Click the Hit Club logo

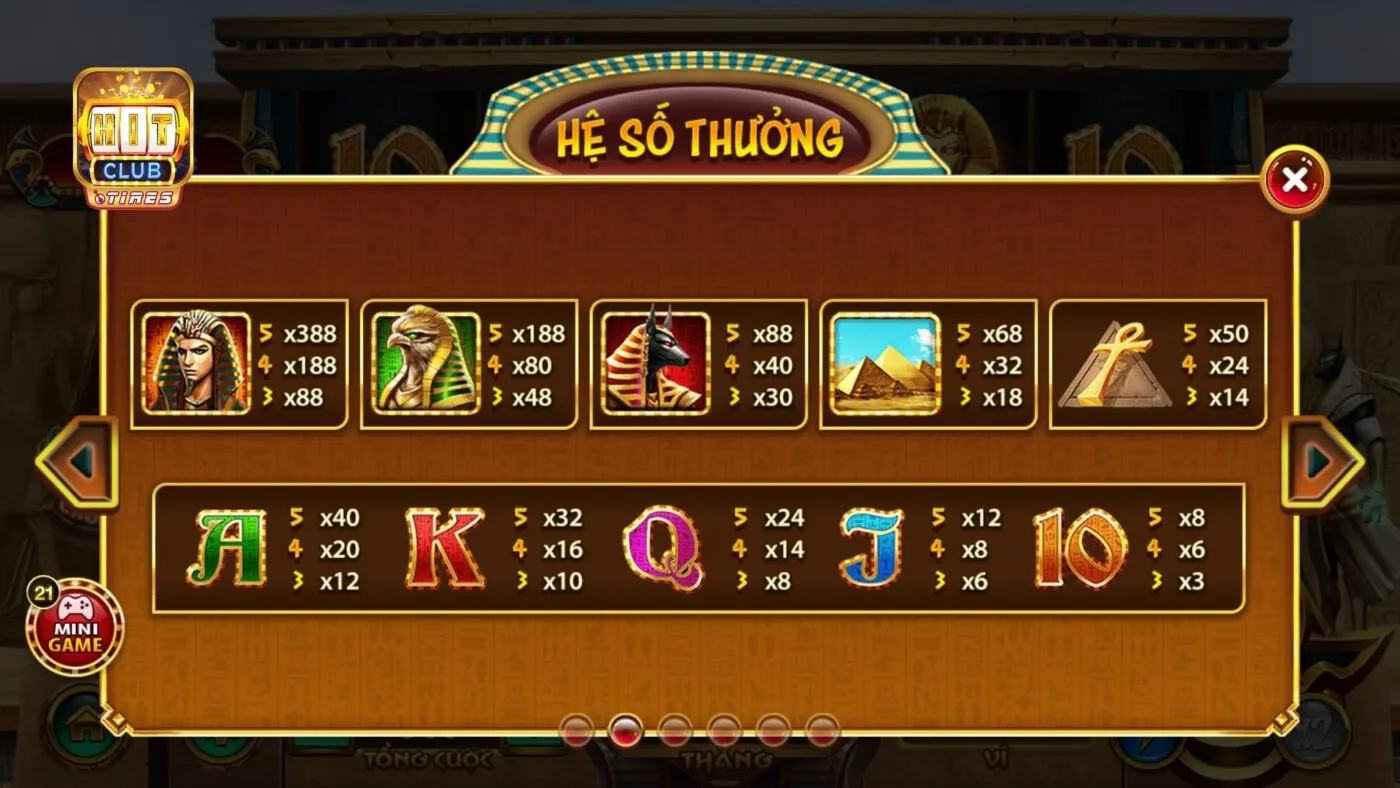[x=135, y=135]
